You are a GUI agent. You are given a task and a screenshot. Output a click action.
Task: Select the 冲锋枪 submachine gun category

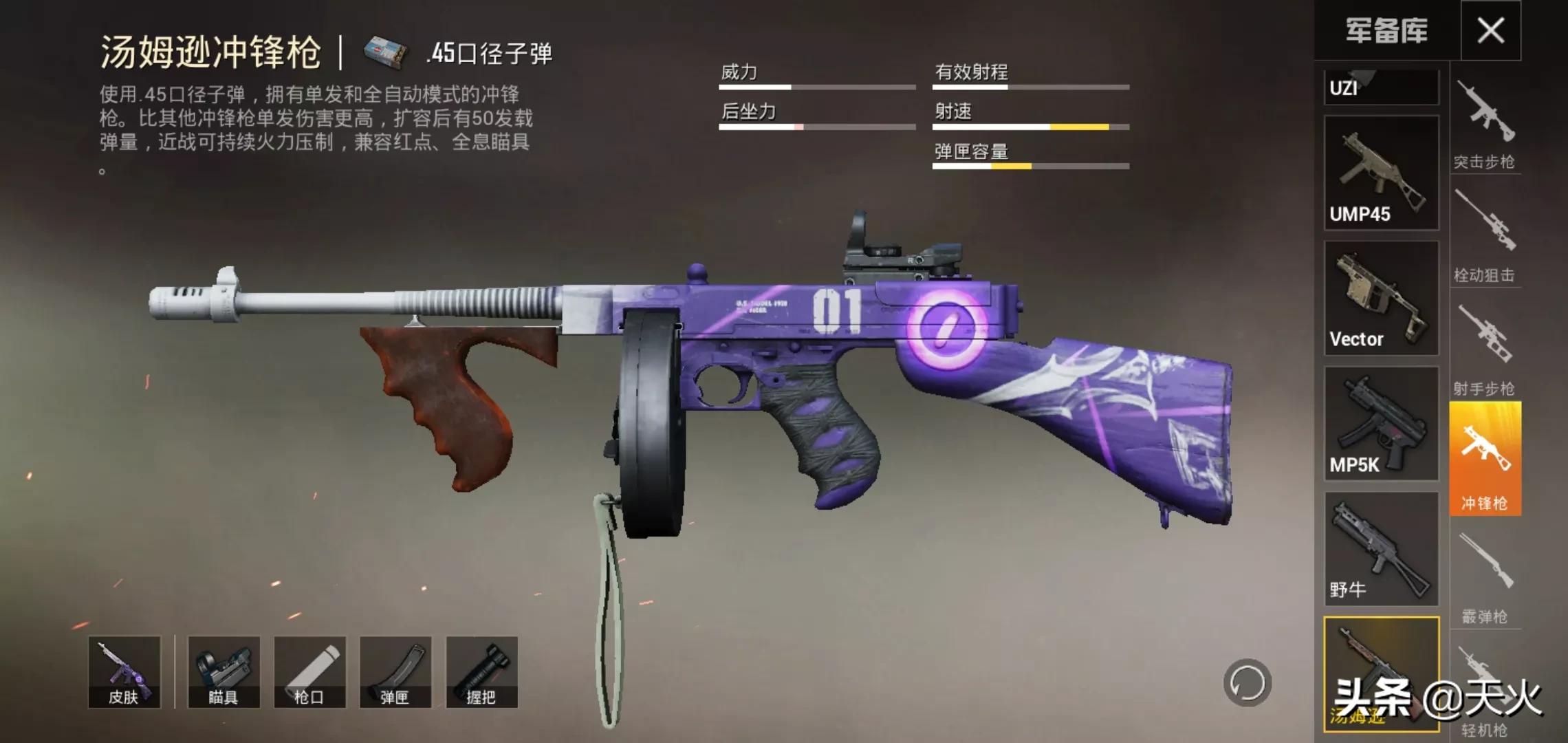pos(1485,459)
